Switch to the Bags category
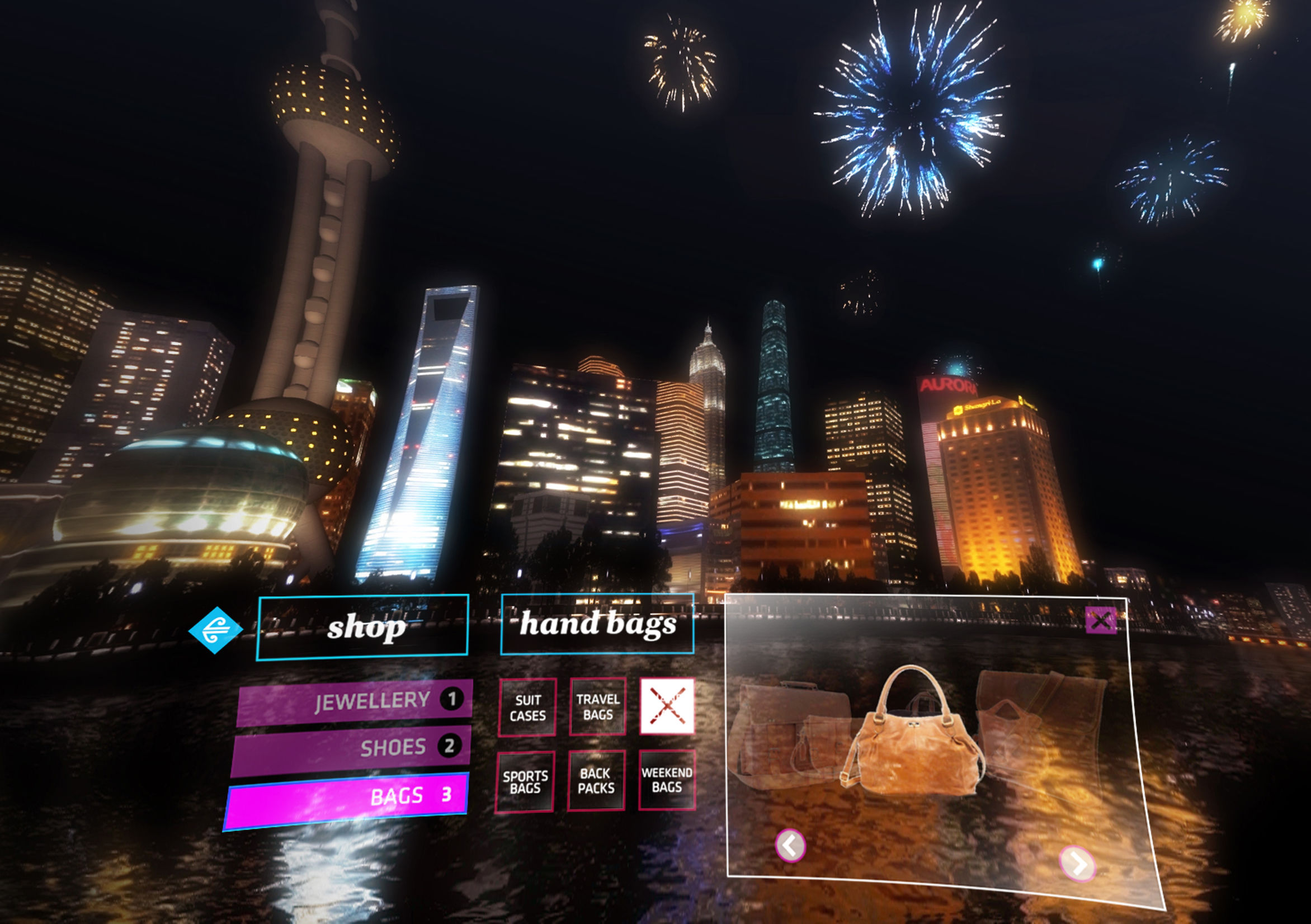Screen dimensions: 1311x924 coord(347,798)
